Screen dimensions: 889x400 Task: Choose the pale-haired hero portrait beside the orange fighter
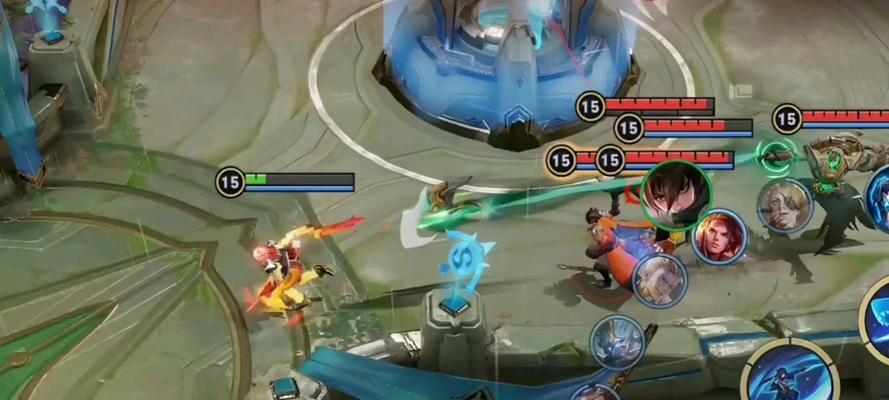click(x=659, y=280)
